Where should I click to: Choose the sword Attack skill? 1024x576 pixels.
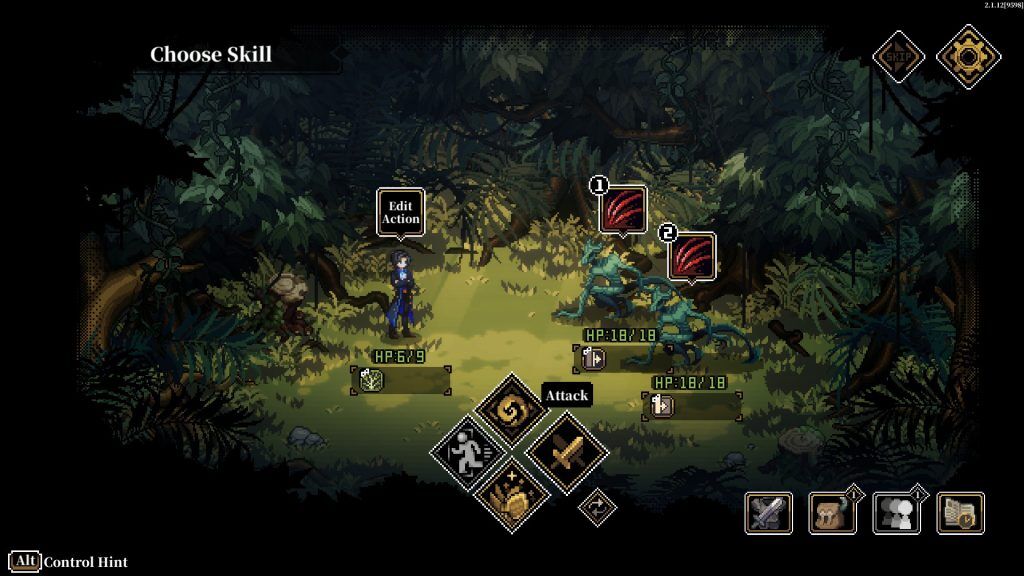566,452
